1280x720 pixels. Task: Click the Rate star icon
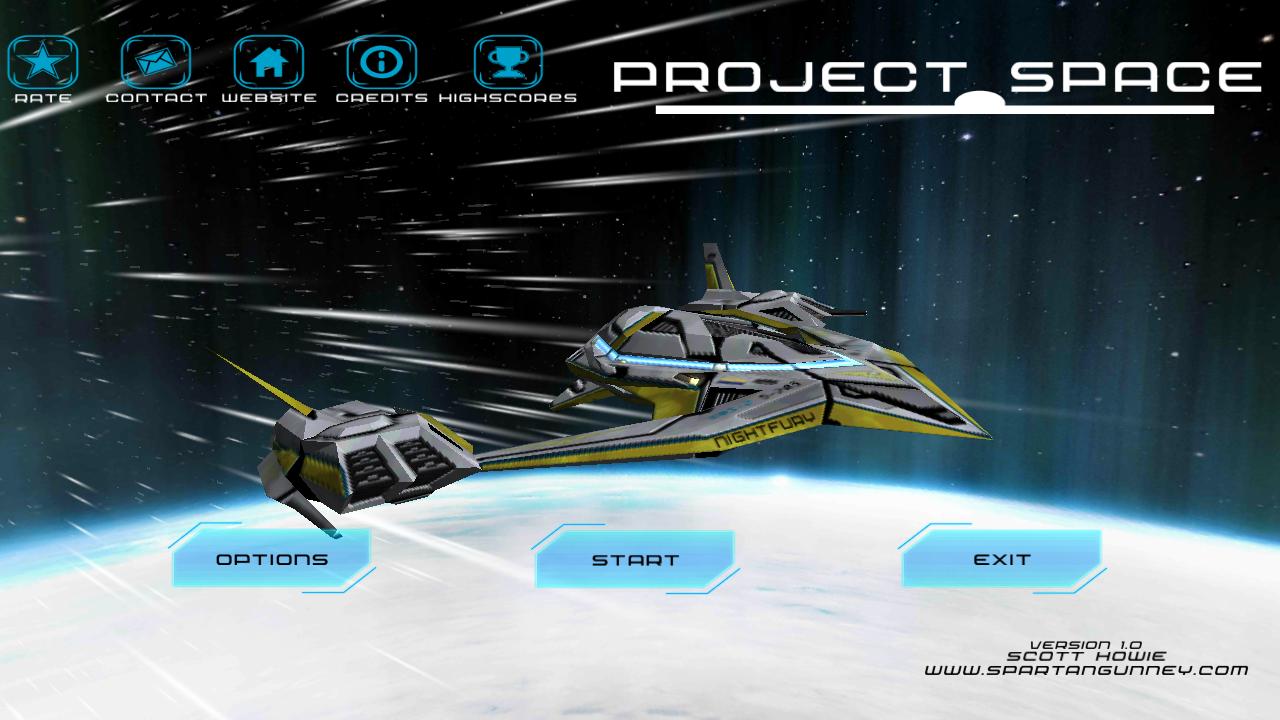[x=42, y=62]
